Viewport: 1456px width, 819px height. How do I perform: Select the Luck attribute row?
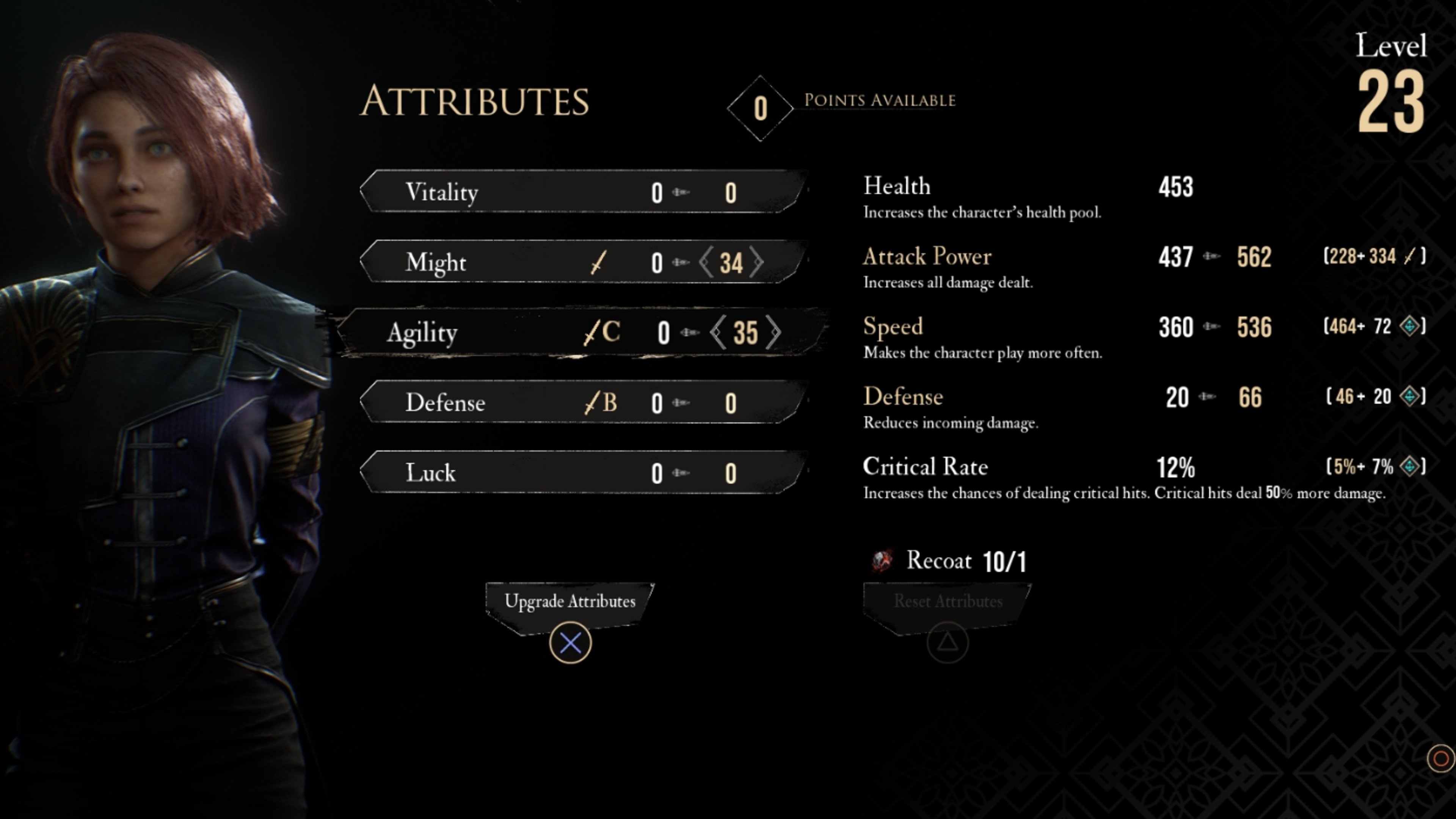tap(582, 472)
